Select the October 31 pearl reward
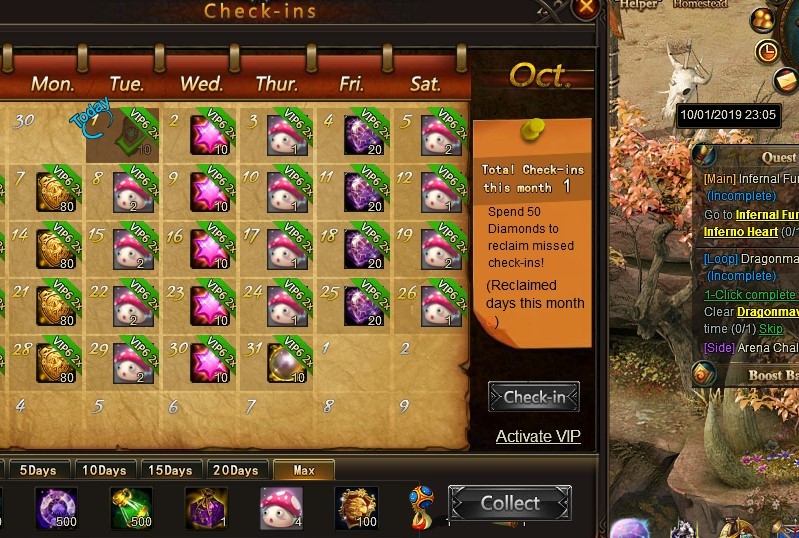Screen dimensions: 799x538 286,362
